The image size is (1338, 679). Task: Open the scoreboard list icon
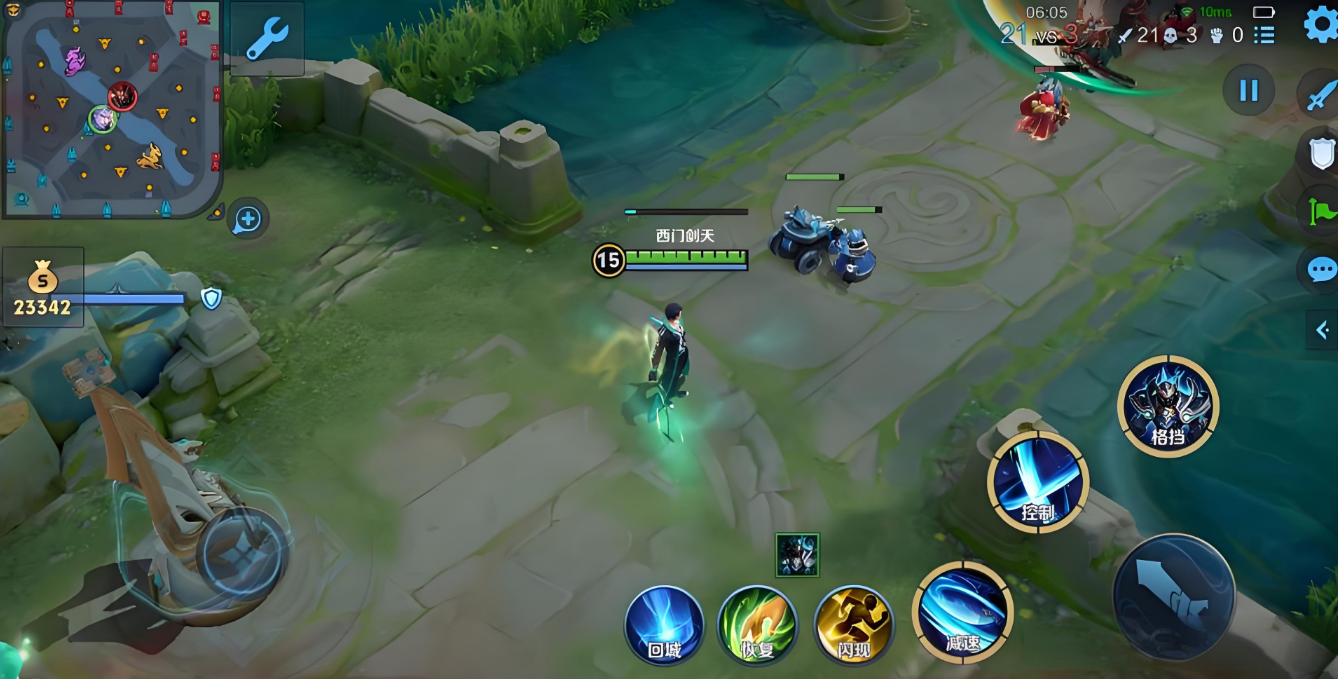(x=1264, y=35)
